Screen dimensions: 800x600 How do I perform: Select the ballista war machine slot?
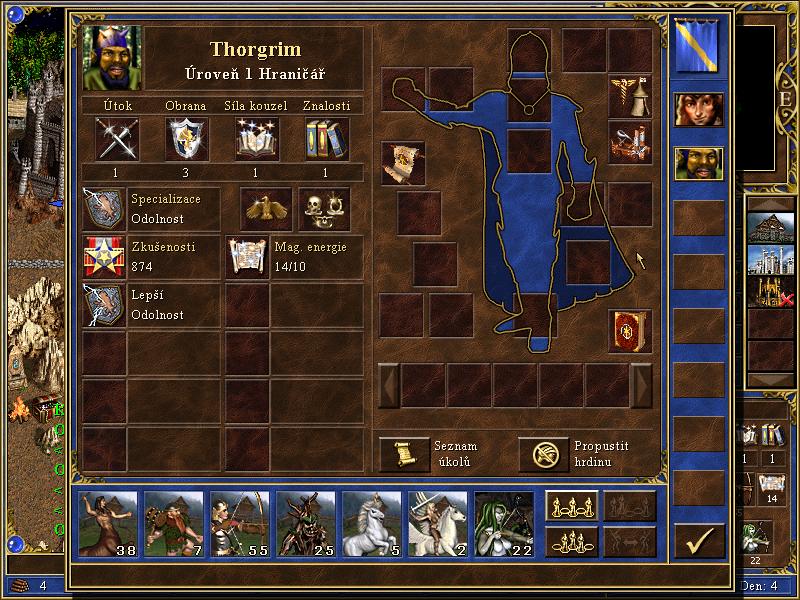630,141
